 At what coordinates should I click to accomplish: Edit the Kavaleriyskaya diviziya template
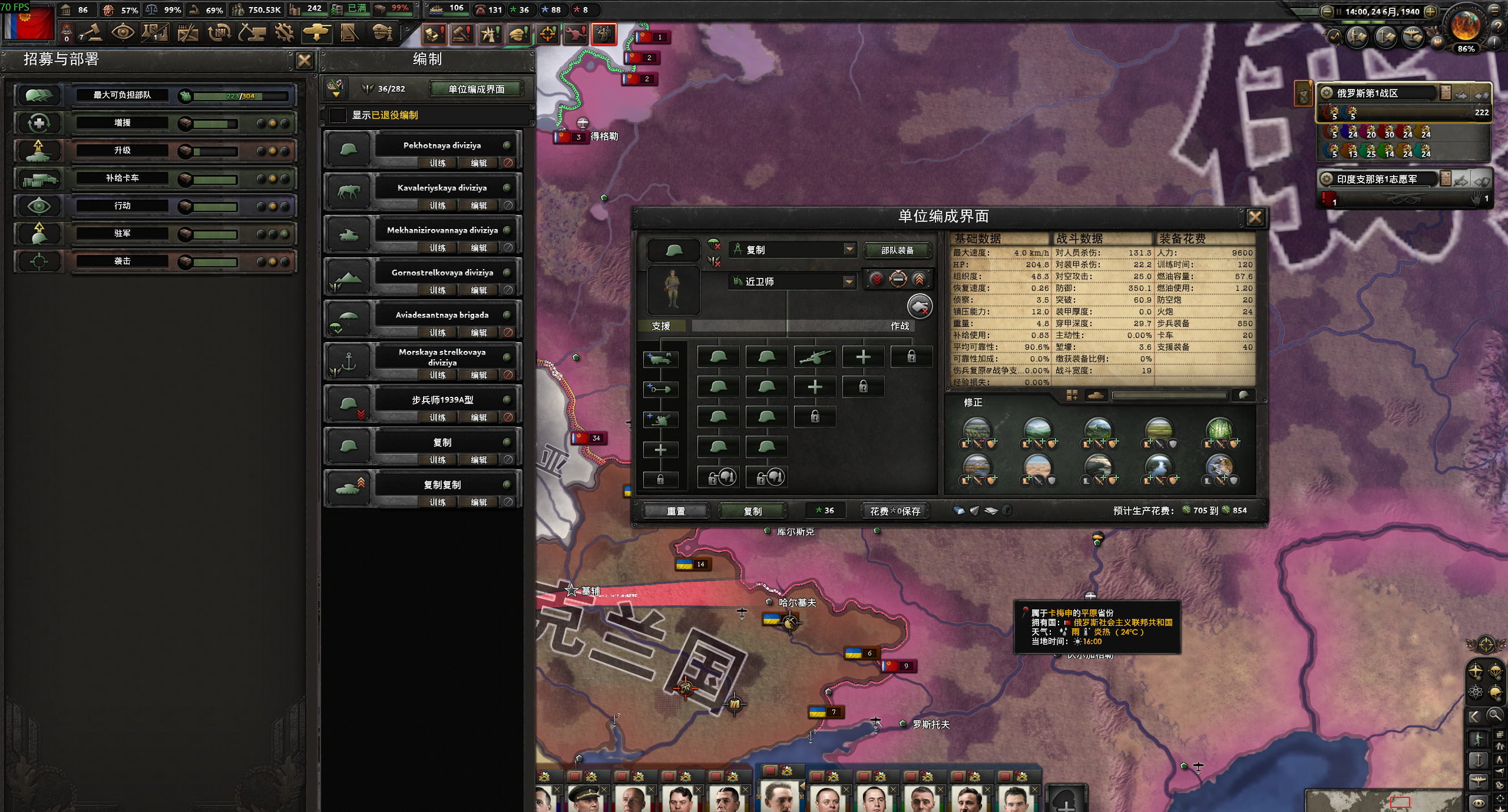478,206
